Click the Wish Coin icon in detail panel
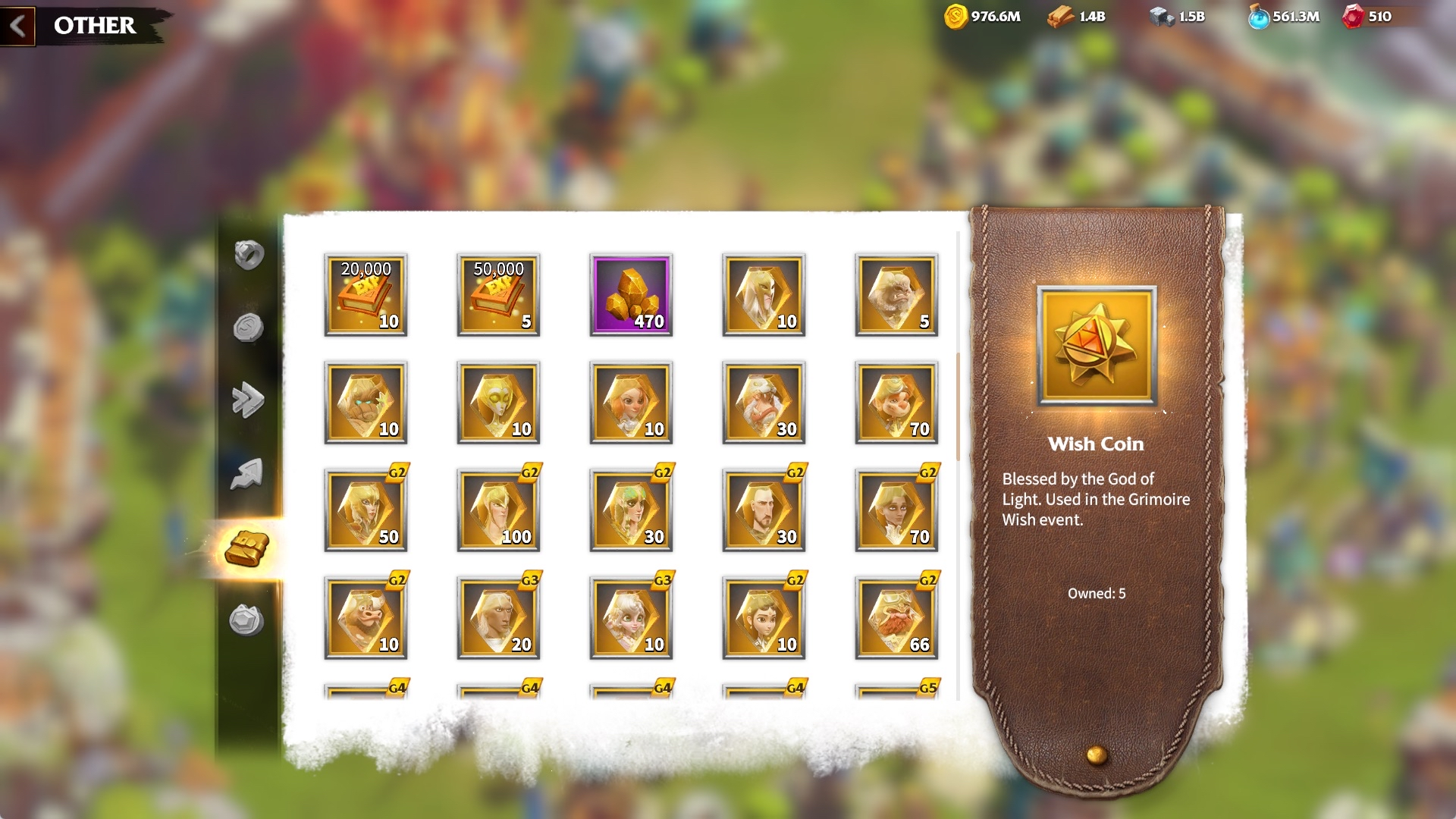The height and width of the screenshot is (819, 1456). point(1097,346)
